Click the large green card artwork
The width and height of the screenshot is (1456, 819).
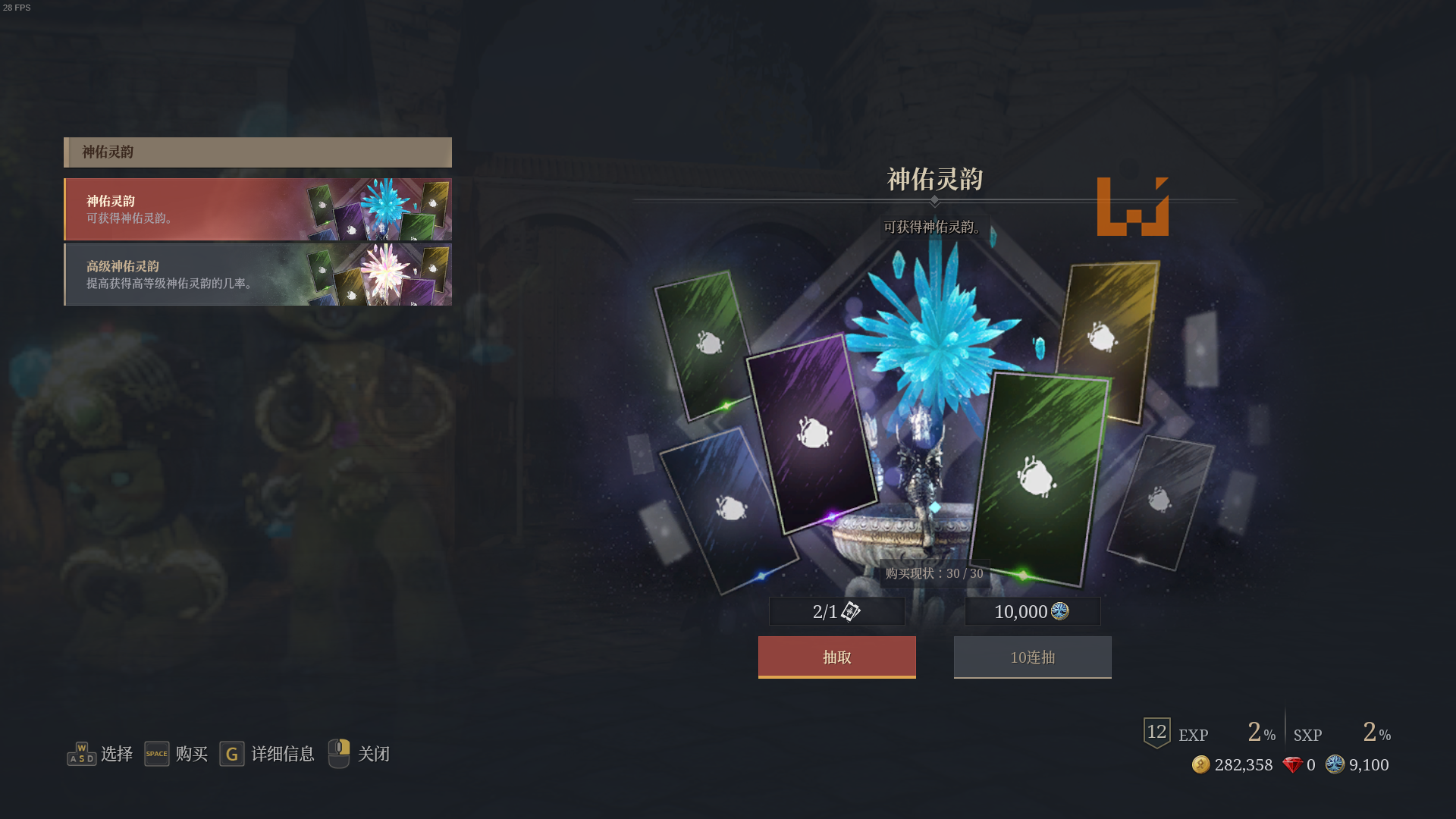tap(1039, 478)
